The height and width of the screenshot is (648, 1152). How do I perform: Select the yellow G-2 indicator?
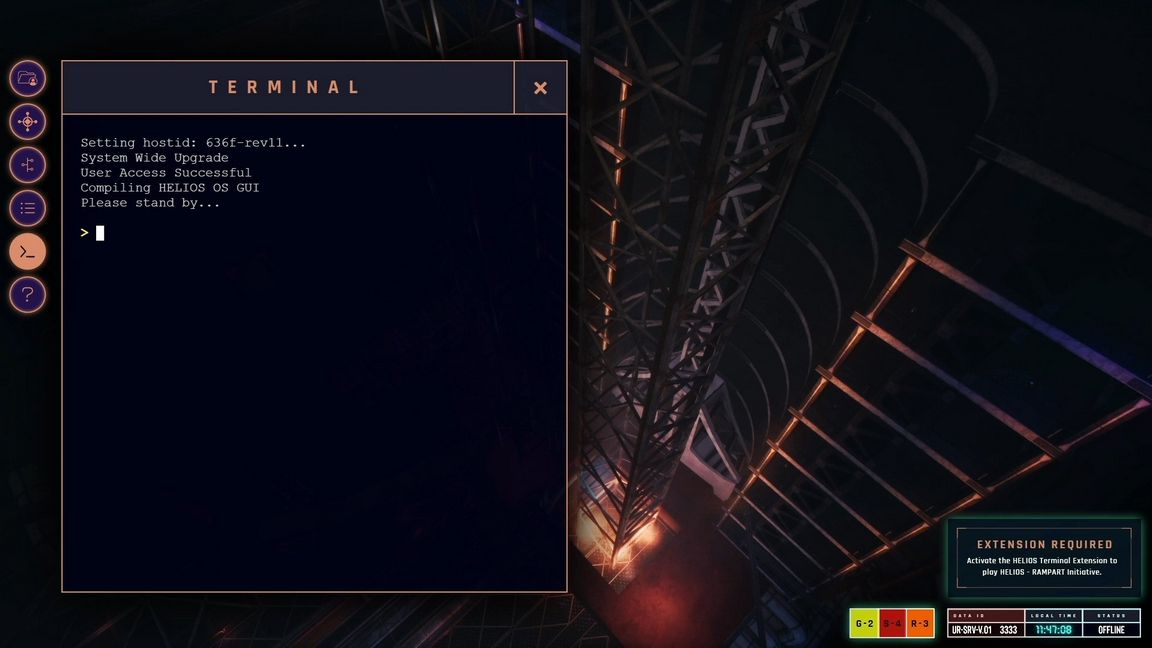tap(864, 624)
